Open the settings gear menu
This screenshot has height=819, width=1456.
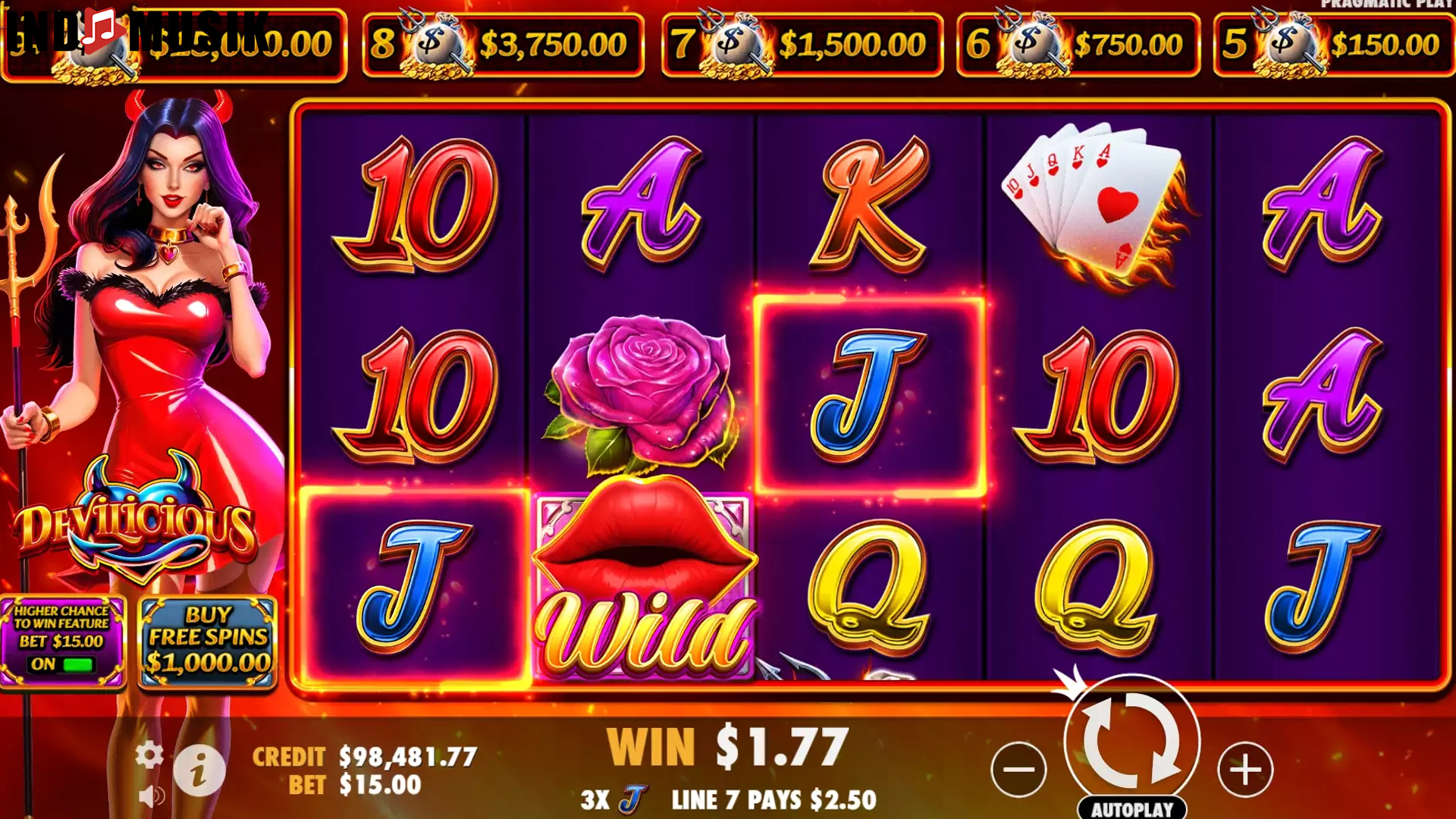(x=149, y=755)
